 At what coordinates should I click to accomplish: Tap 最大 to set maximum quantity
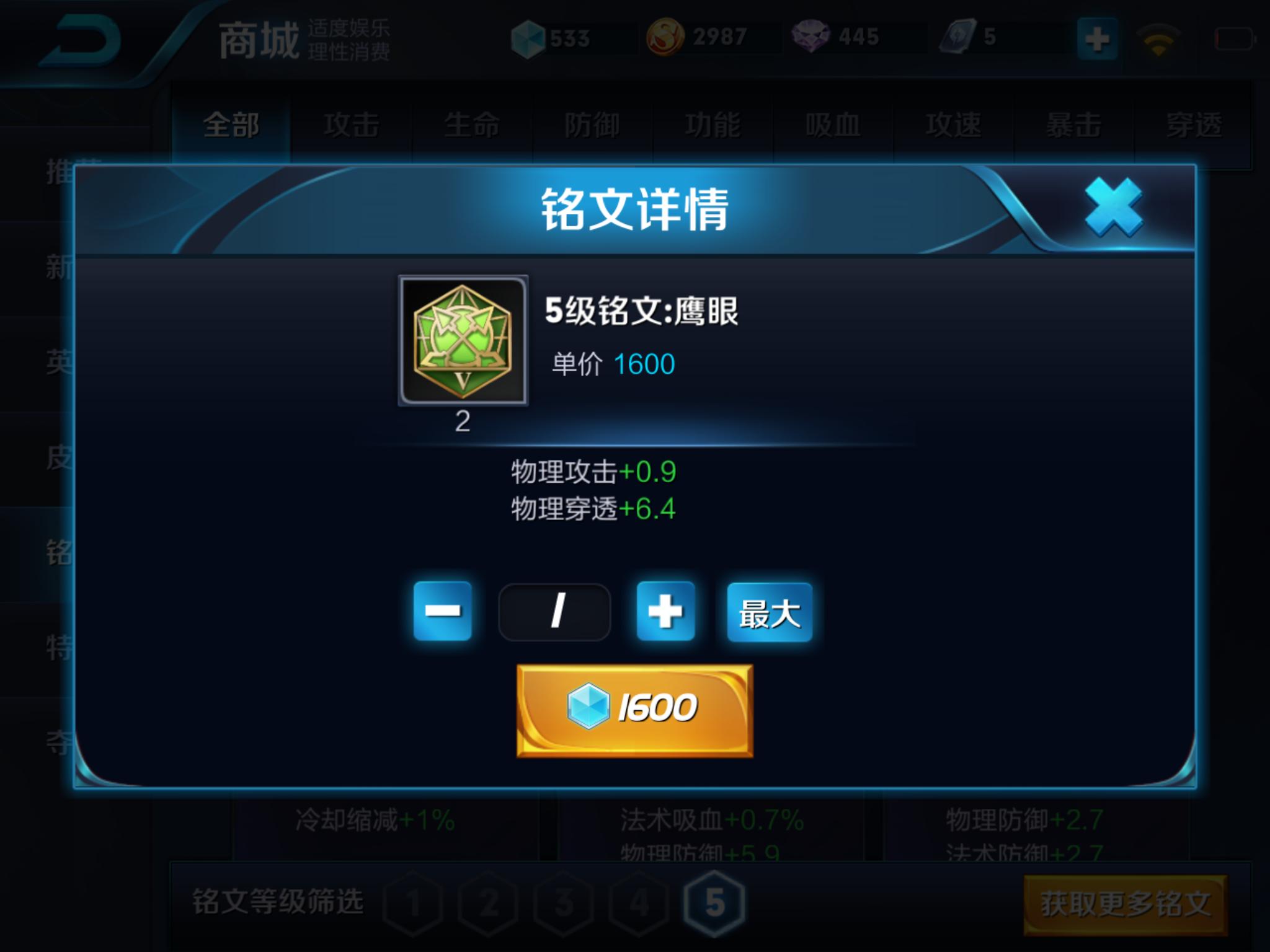coord(769,611)
